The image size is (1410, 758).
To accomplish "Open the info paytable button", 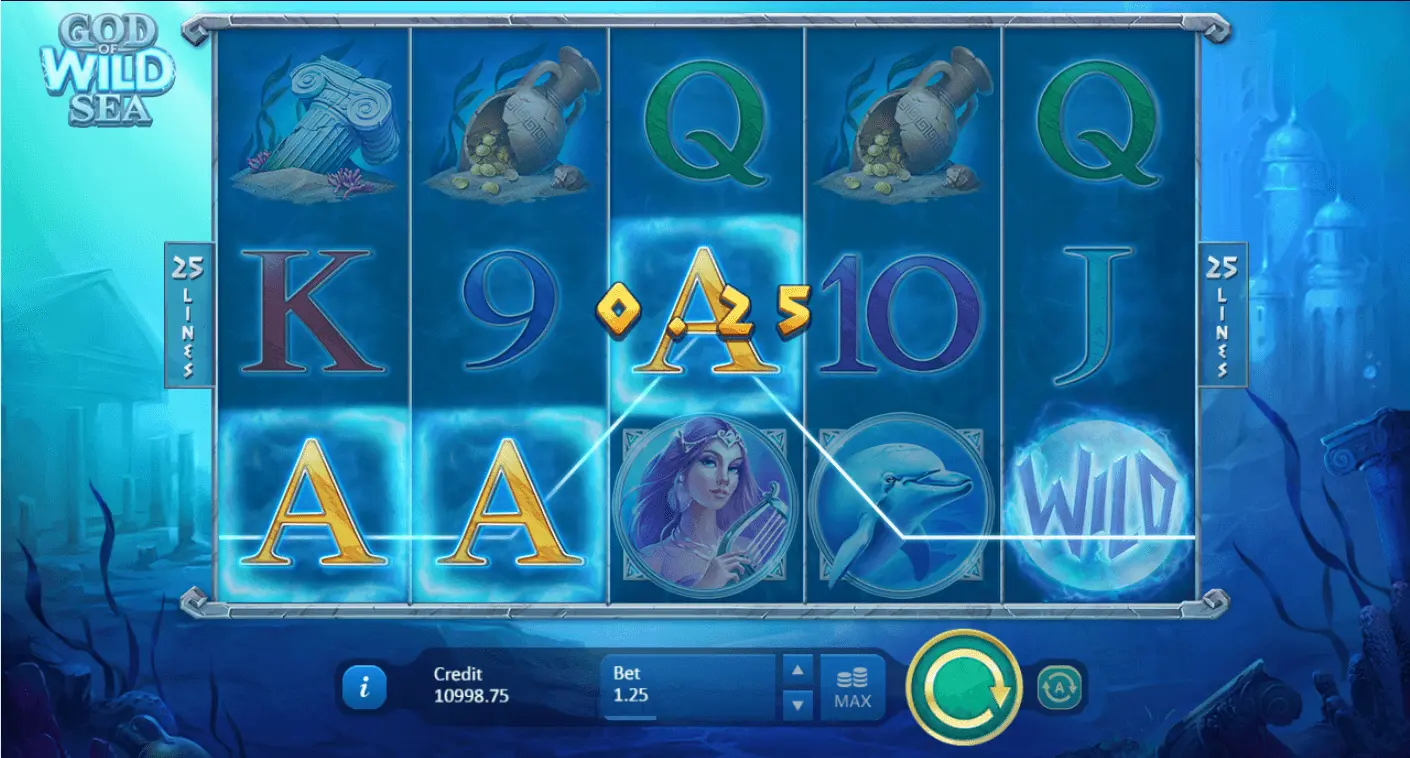I will click(365, 687).
